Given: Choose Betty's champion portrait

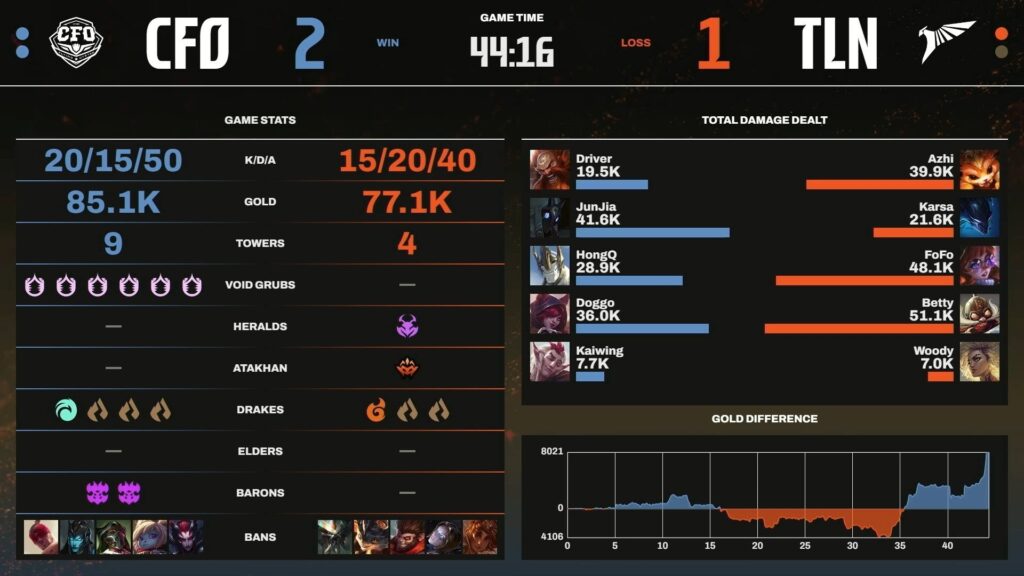Looking at the screenshot, I should [979, 313].
